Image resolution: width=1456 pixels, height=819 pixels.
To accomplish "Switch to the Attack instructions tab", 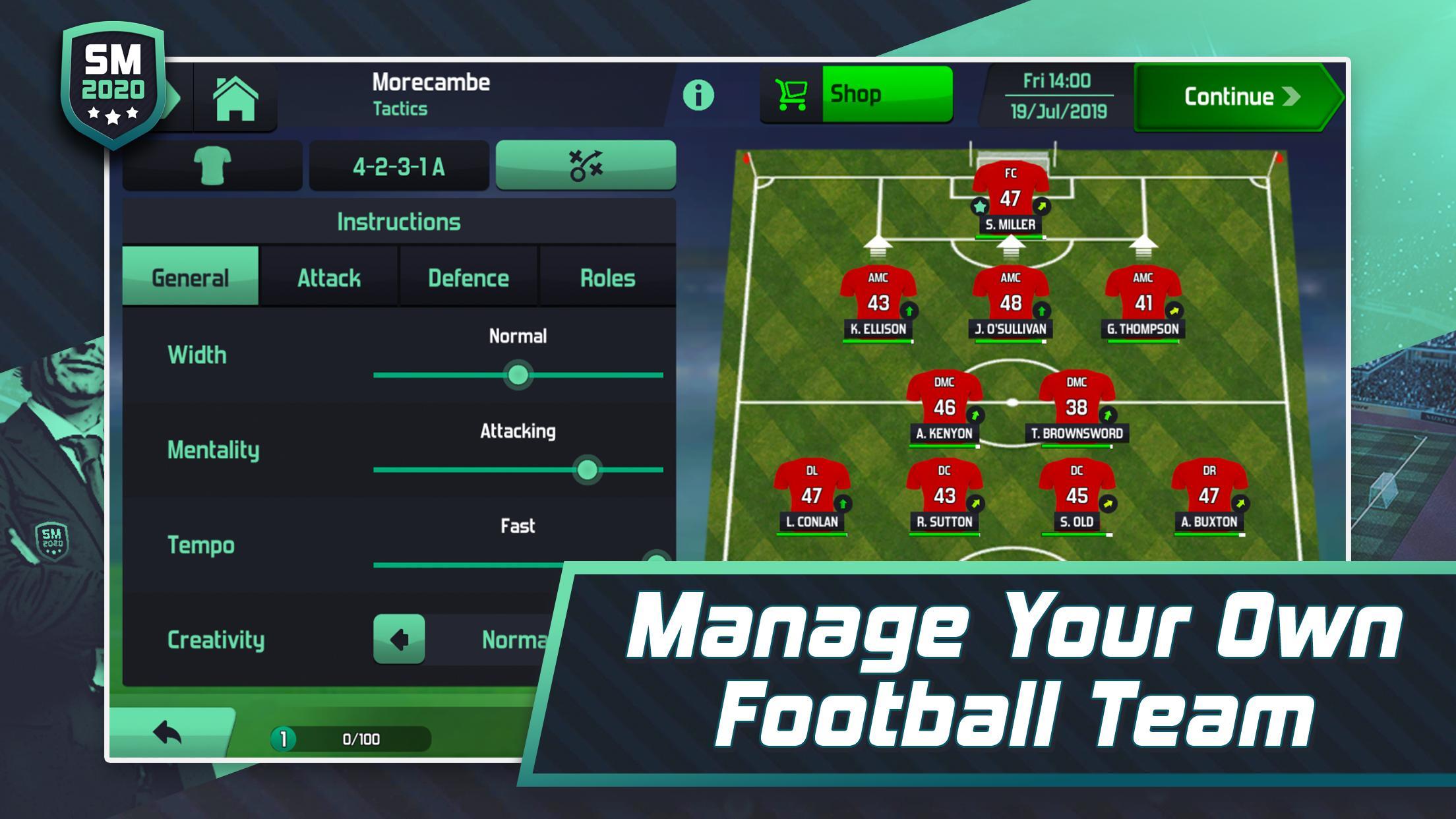I will (x=330, y=278).
